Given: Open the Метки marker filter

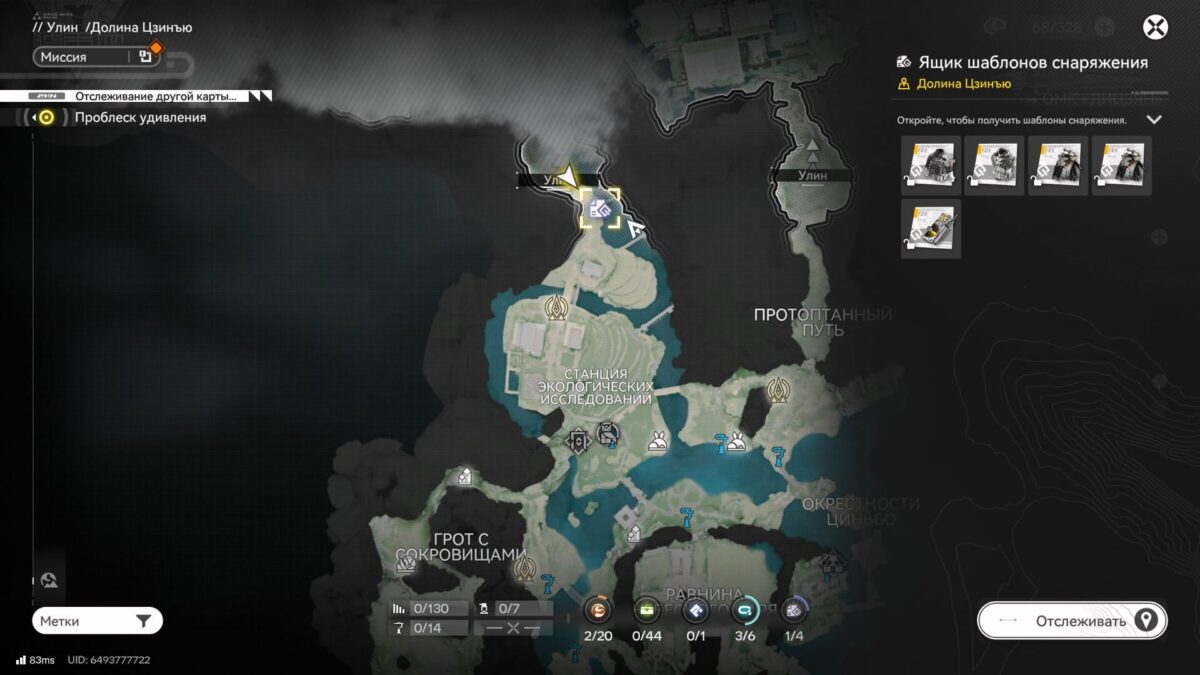Looking at the screenshot, I should pyautogui.click(x=97, y=621).
